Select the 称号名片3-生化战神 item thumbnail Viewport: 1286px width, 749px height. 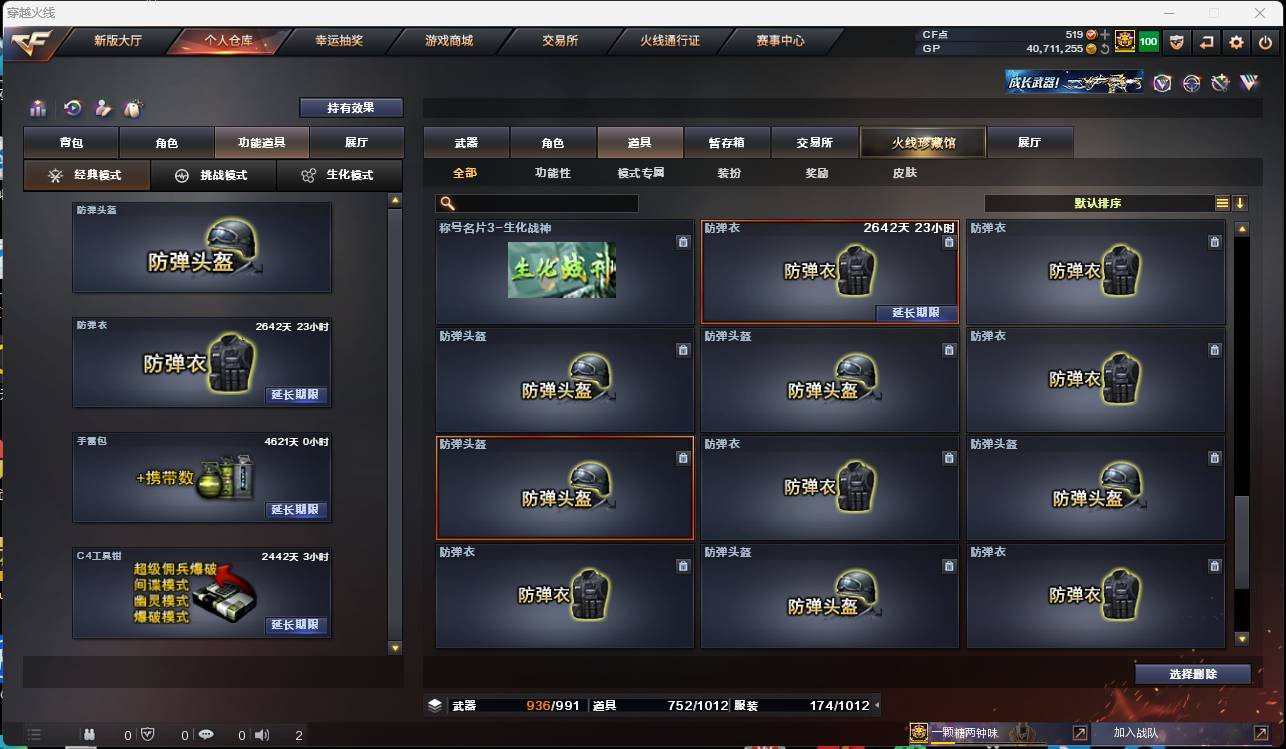pyautogui.click(x=564, y=272)
